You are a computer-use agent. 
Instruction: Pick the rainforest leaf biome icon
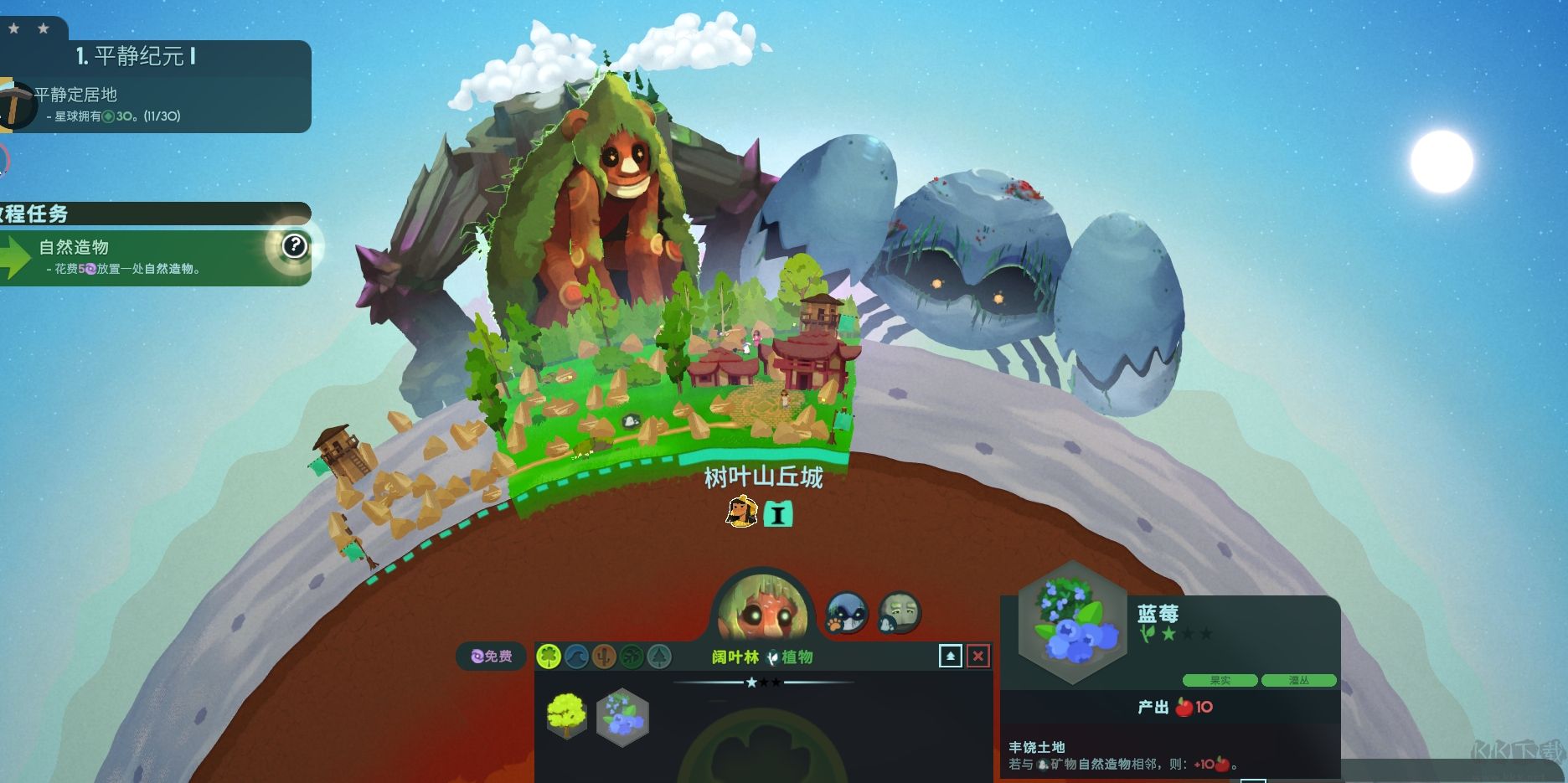tap(632, 656)
